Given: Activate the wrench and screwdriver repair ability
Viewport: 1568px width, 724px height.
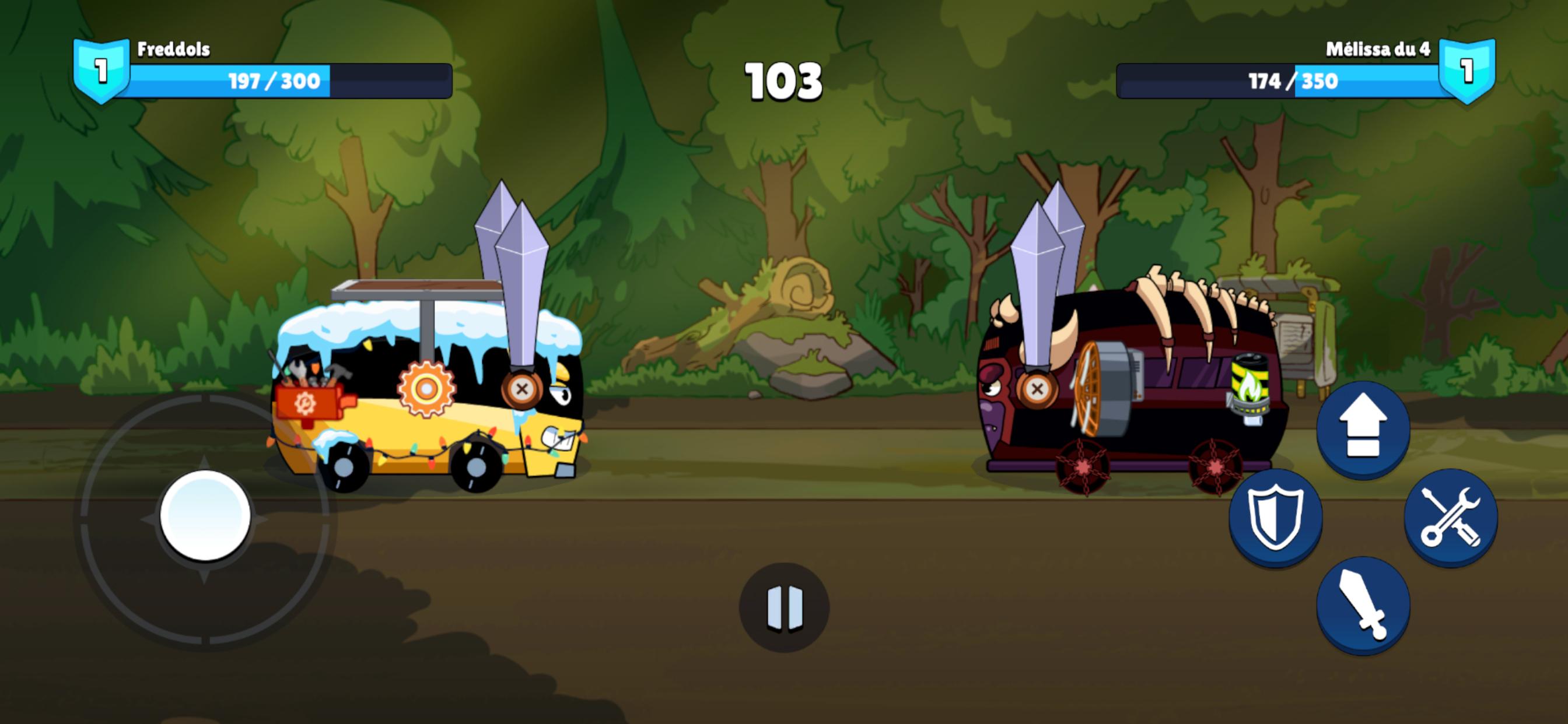Looking at the screenshot, I should point(1451,517).
